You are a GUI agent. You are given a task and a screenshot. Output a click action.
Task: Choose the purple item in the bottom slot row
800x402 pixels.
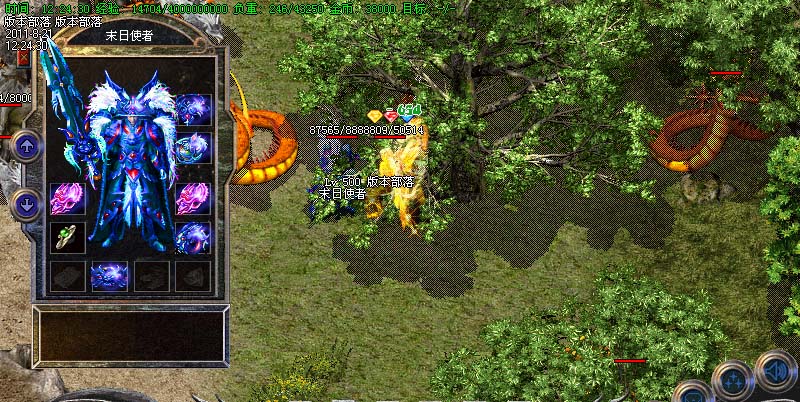109,275
